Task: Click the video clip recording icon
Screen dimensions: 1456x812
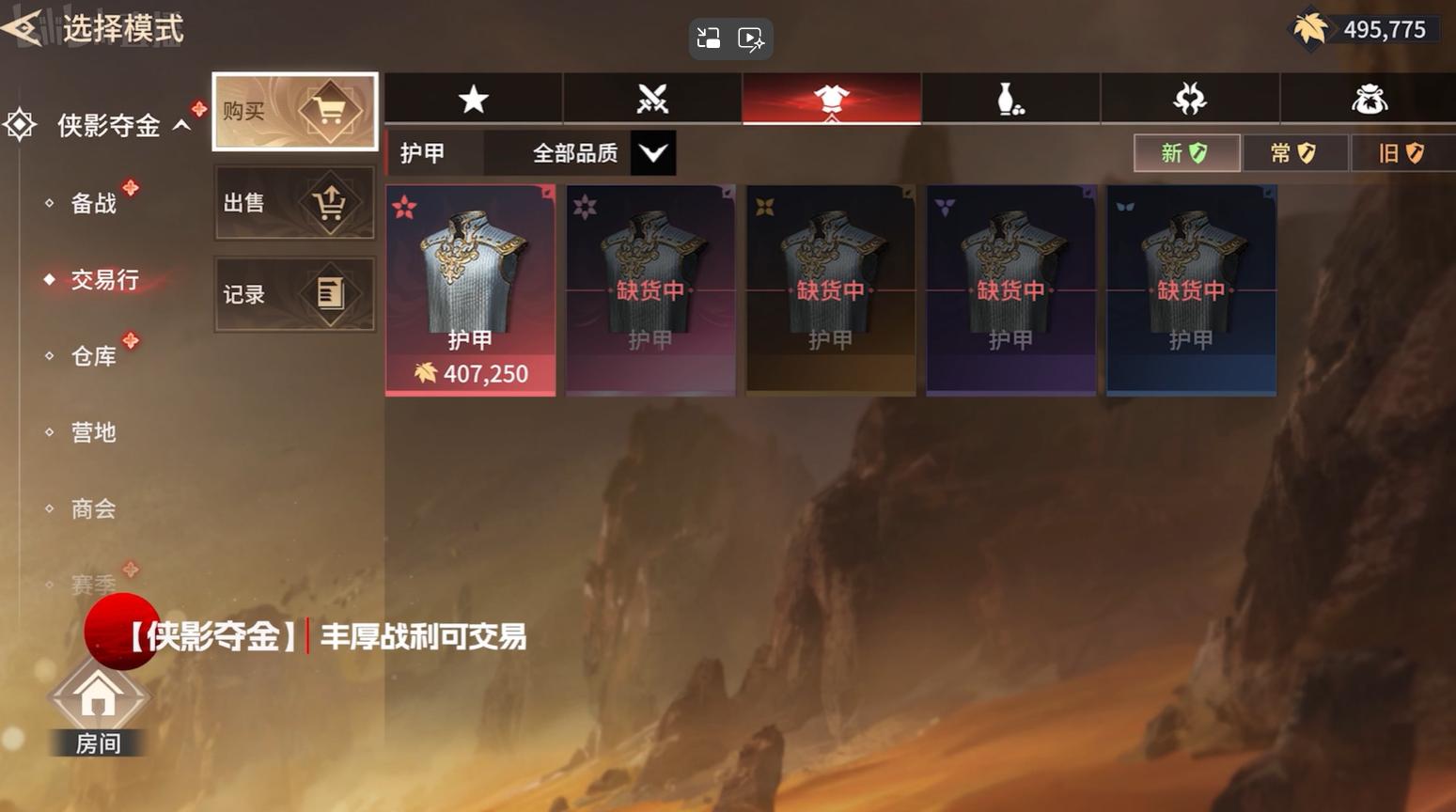Action: [x=750, y=39]
